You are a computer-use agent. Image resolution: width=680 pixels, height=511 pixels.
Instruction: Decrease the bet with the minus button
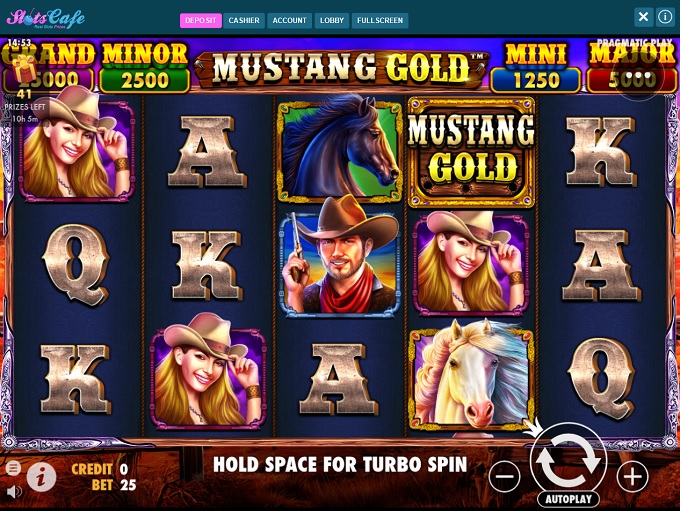[x=505, y=477]
